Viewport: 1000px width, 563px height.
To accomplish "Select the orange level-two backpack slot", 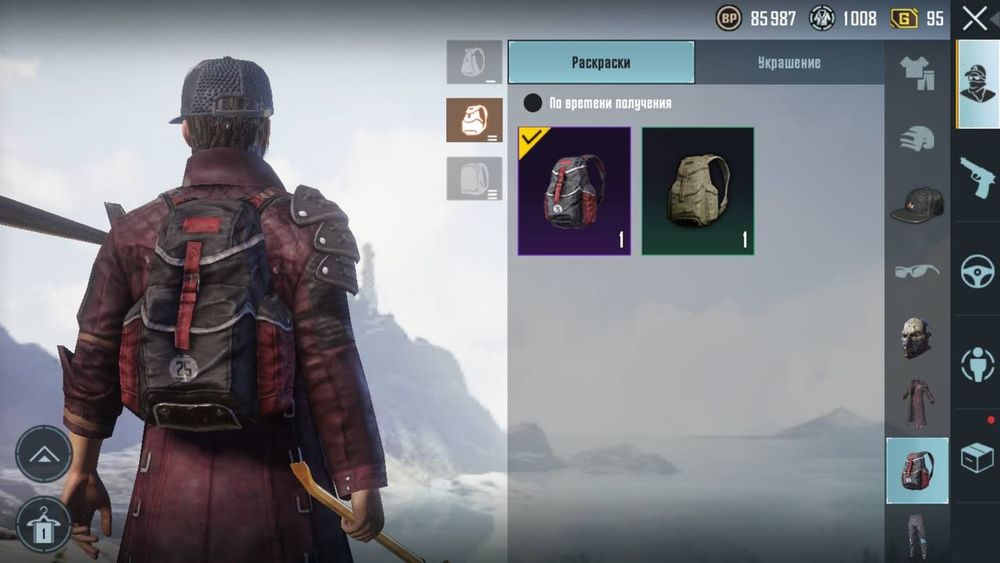I will click(x=474, y=120).
